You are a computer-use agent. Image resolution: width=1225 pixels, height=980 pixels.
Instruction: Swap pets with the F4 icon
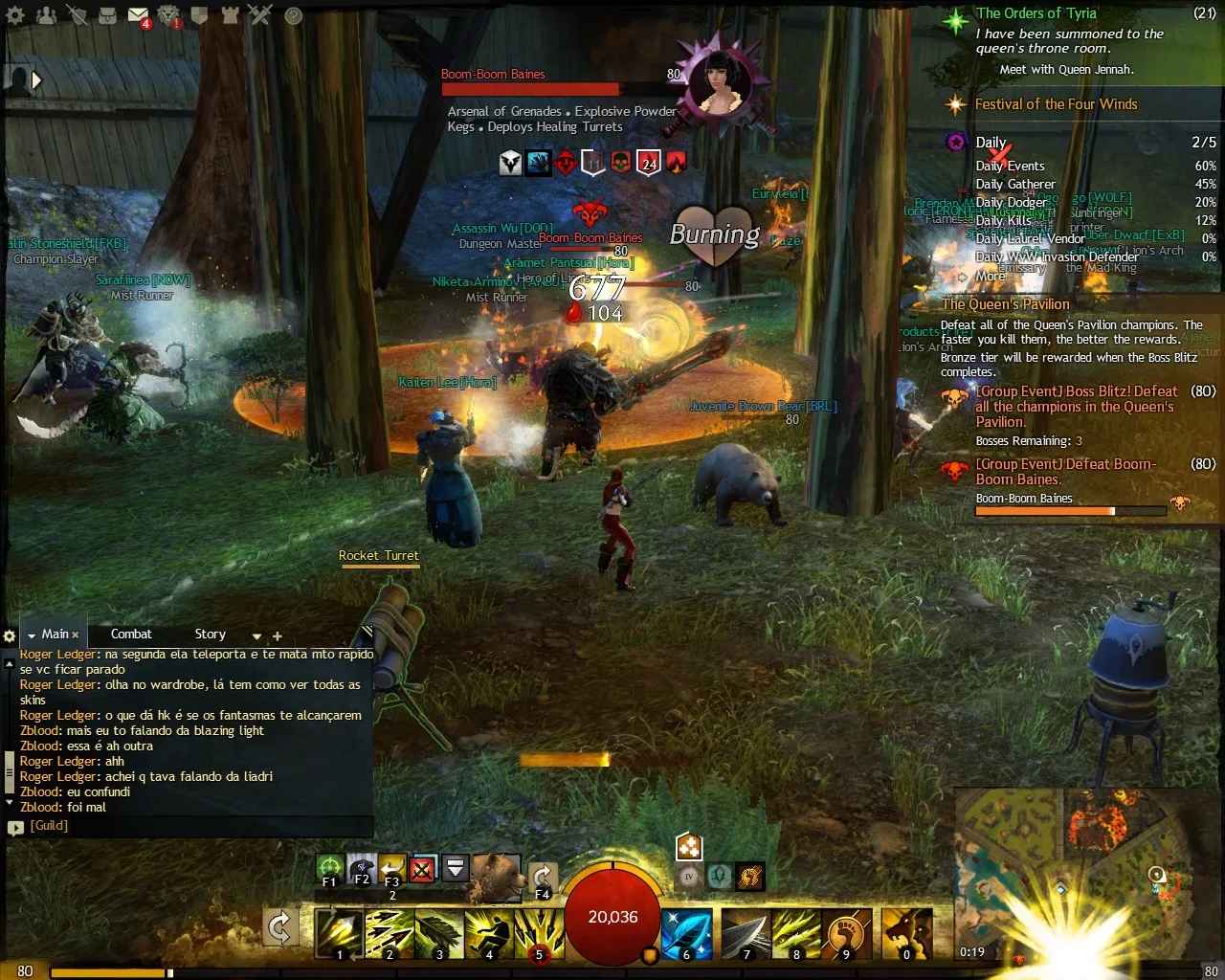click(543, 873)
